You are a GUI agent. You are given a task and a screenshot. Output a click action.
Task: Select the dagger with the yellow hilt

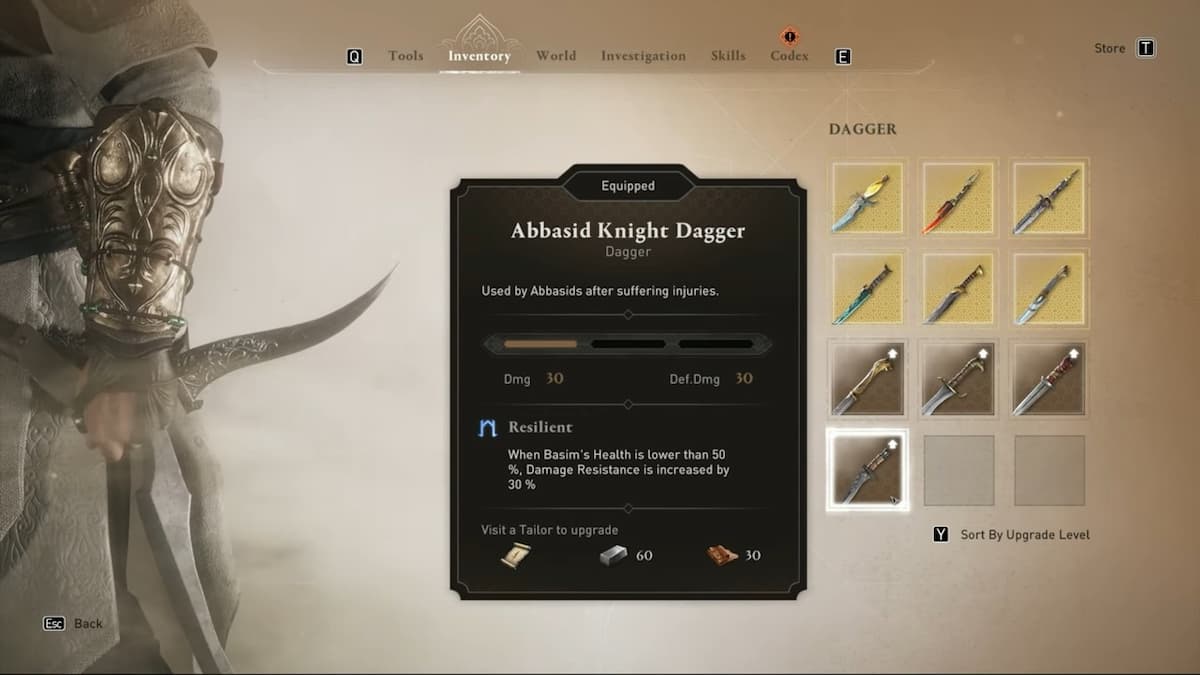tap(867, 198)
